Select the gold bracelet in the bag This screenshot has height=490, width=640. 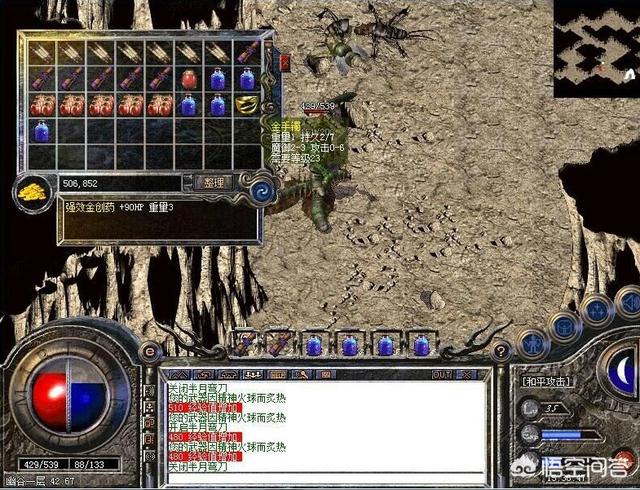point(248,105)
